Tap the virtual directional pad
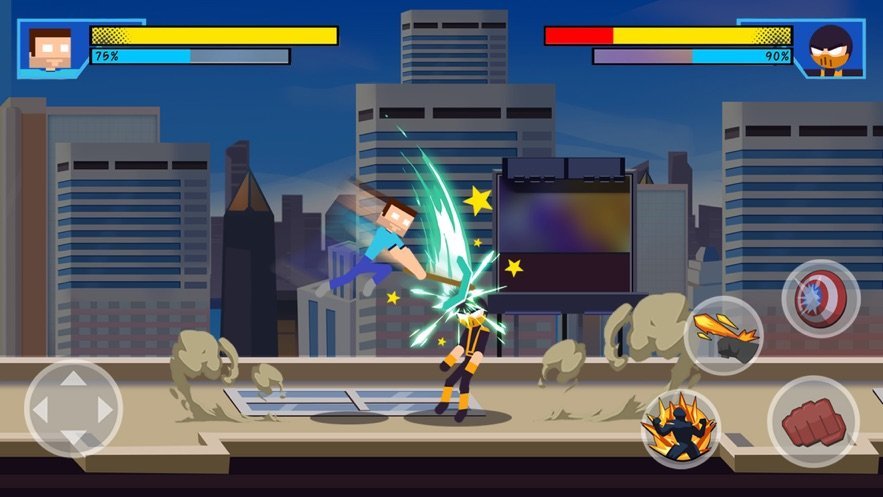The width and height of the screenshot is (883, 497). pos(73,408)
